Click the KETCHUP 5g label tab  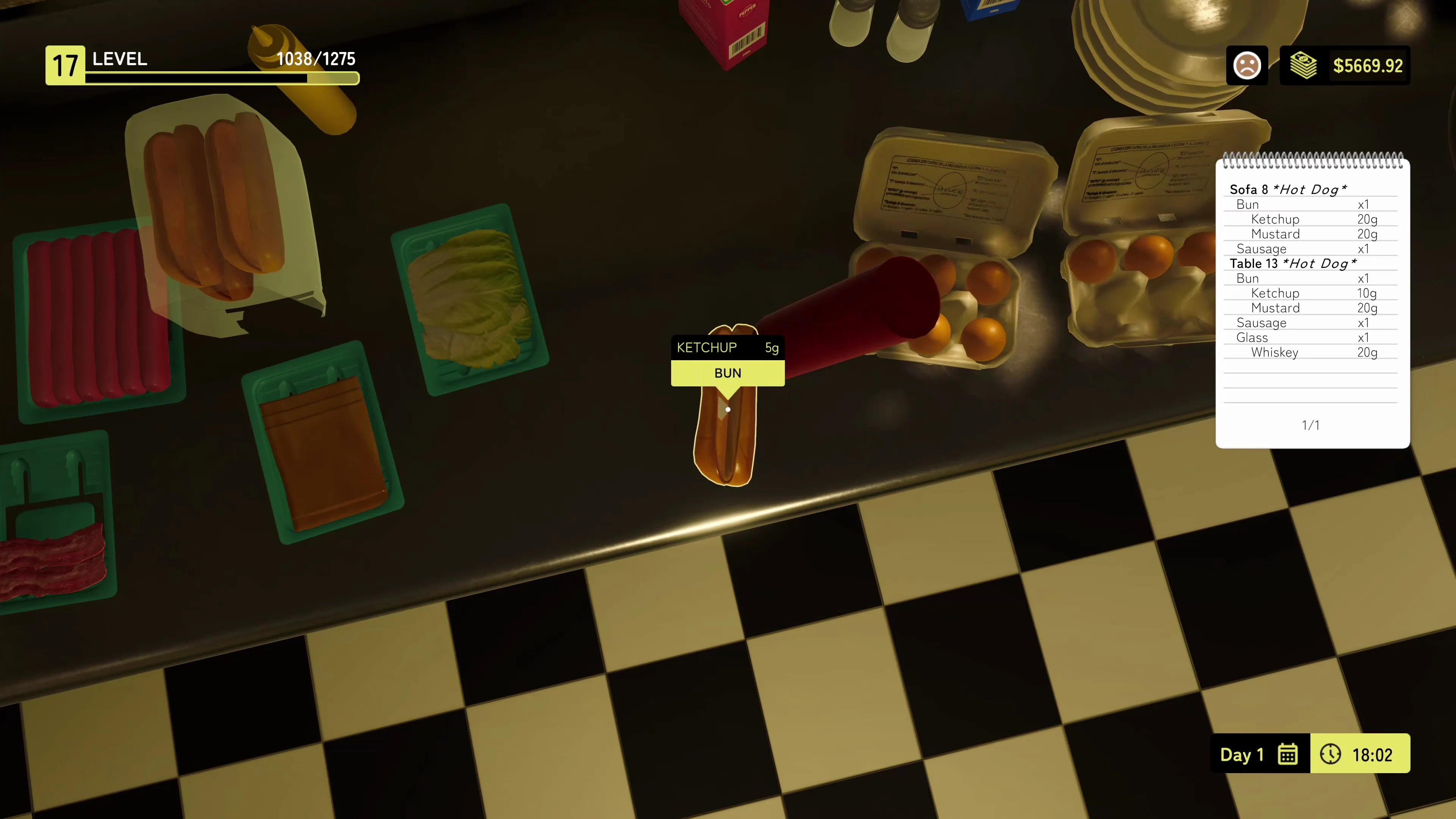pyautogui.click(x=728, y=347)
